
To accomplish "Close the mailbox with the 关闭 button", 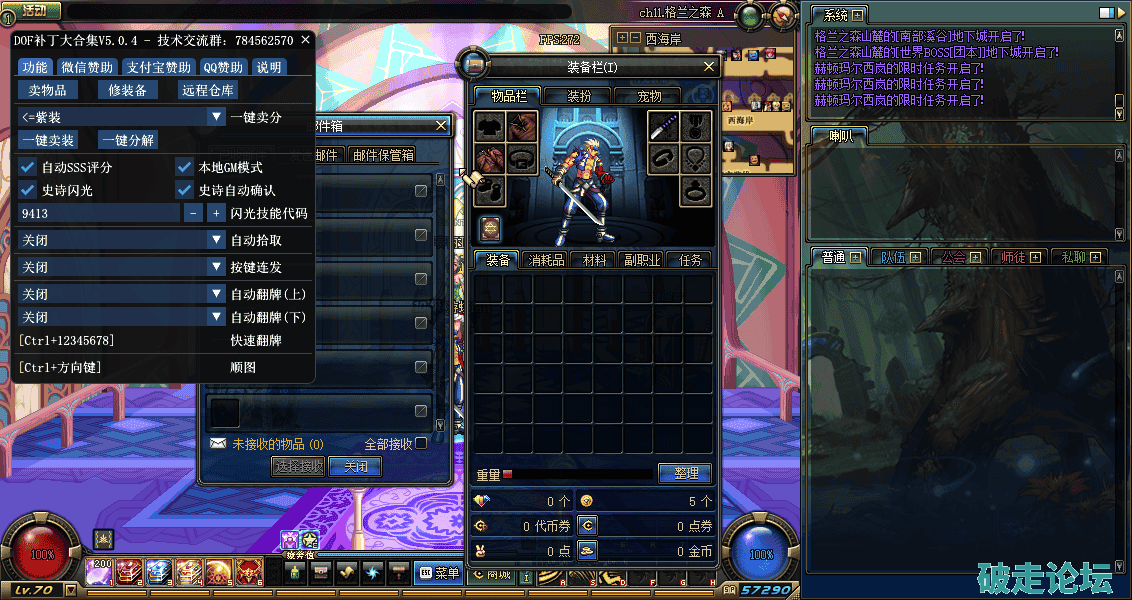I will coord(355,466).
